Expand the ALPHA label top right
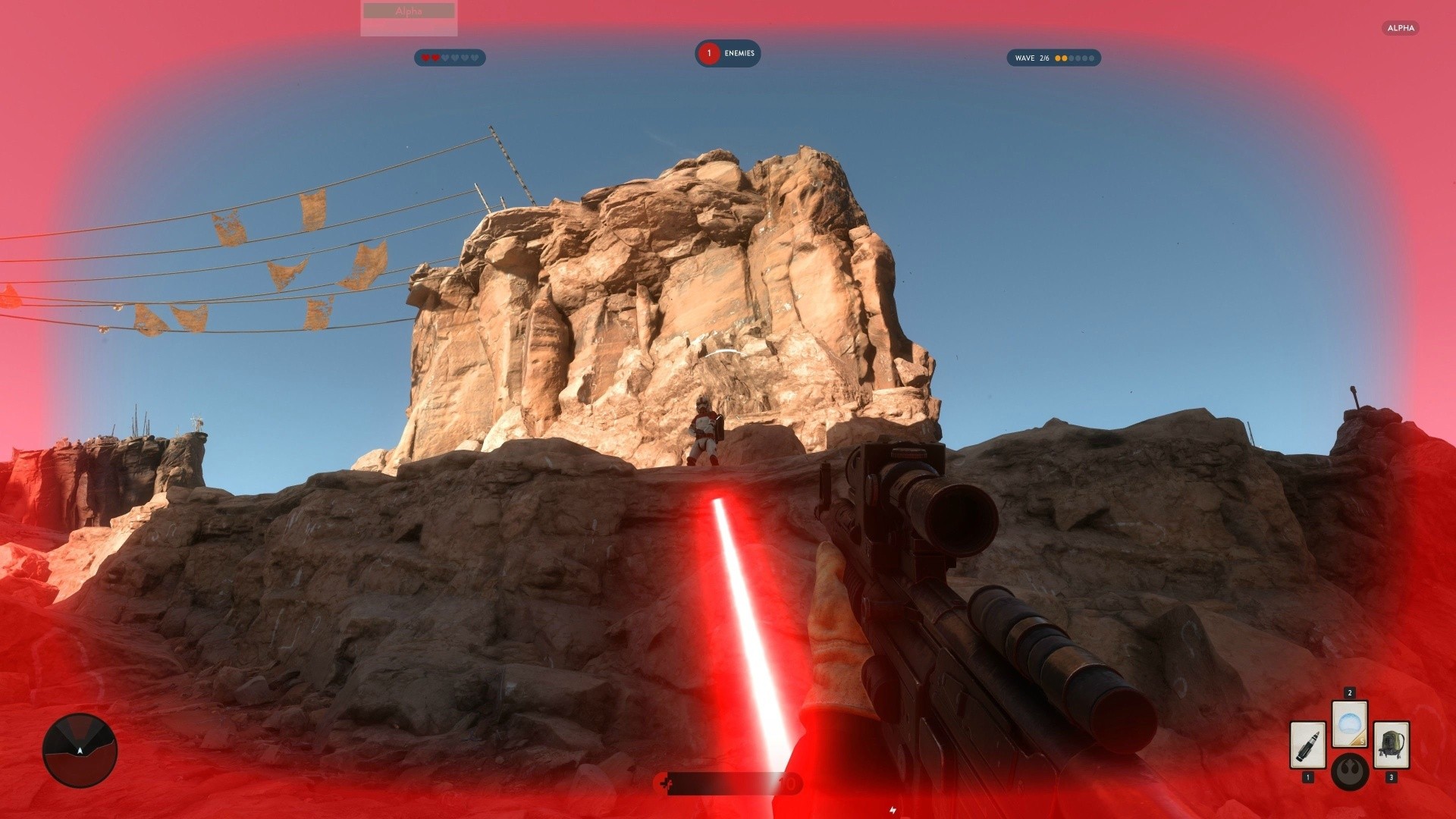The image size is (1456, 819). [x=1402, y=28]
